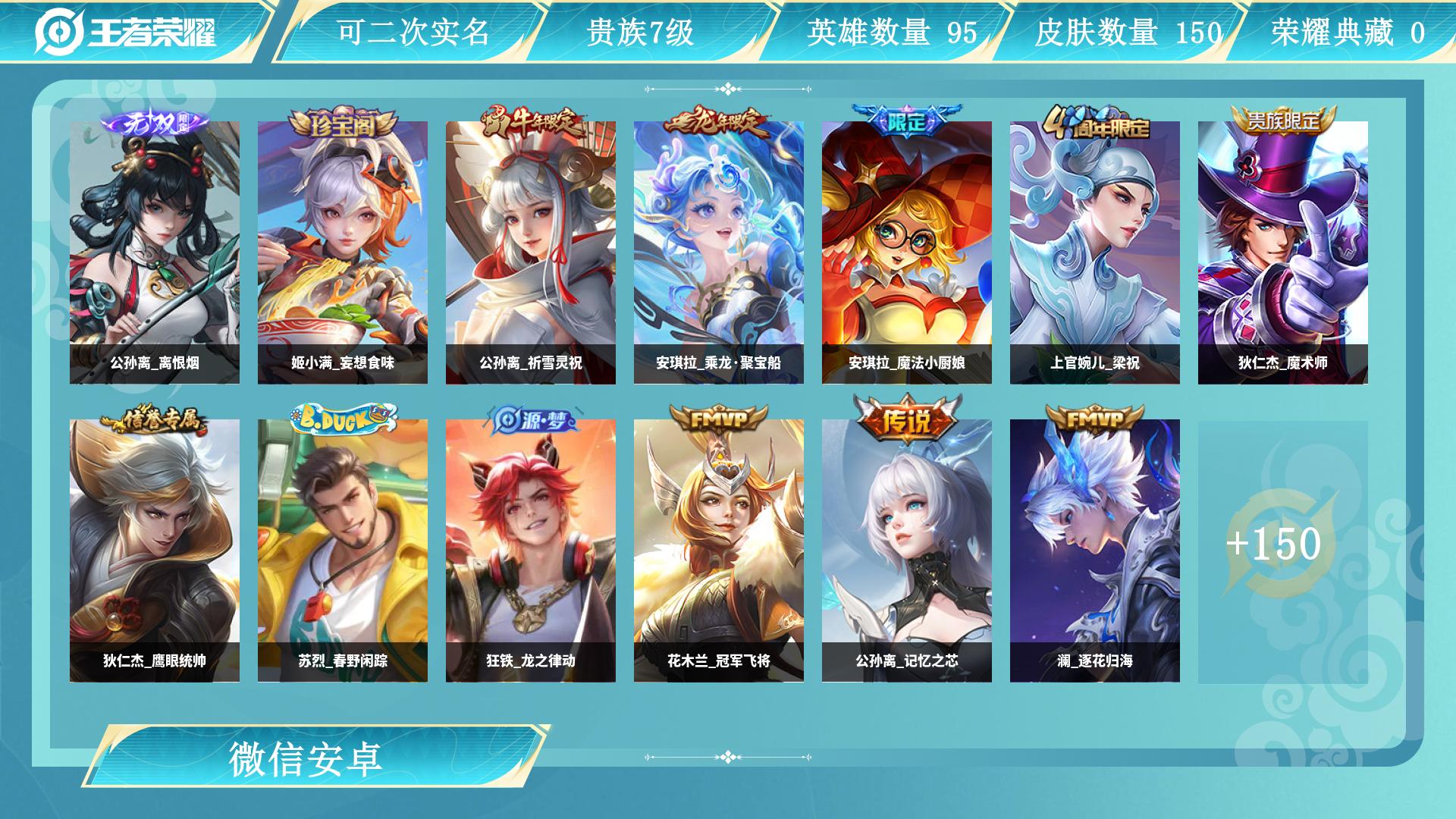Select the 公孙离_离恨烟 skin card
The height and width of the screenshot is (819, 1456).
click(x=155, y=253)
